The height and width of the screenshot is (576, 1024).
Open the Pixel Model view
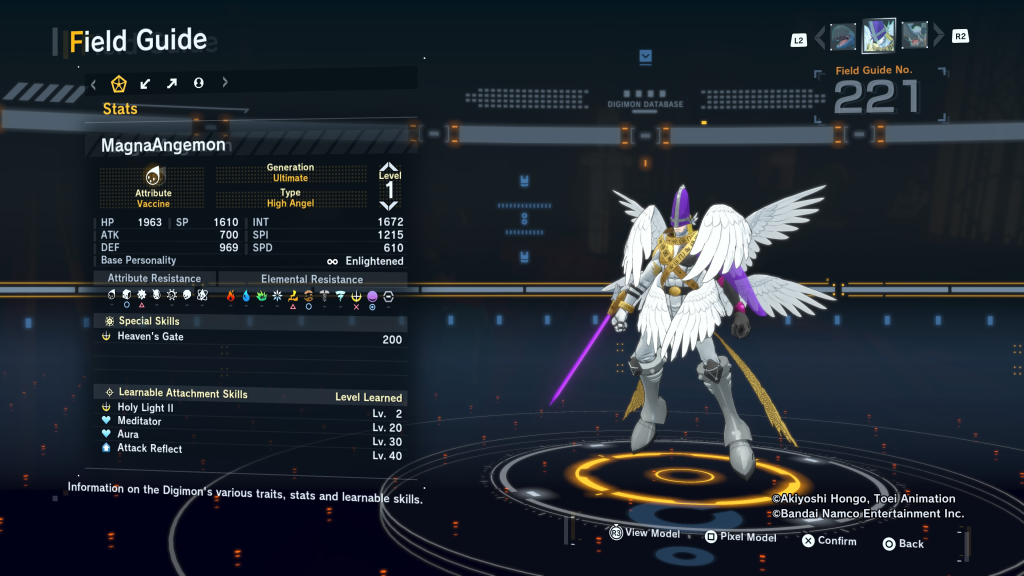741,537
